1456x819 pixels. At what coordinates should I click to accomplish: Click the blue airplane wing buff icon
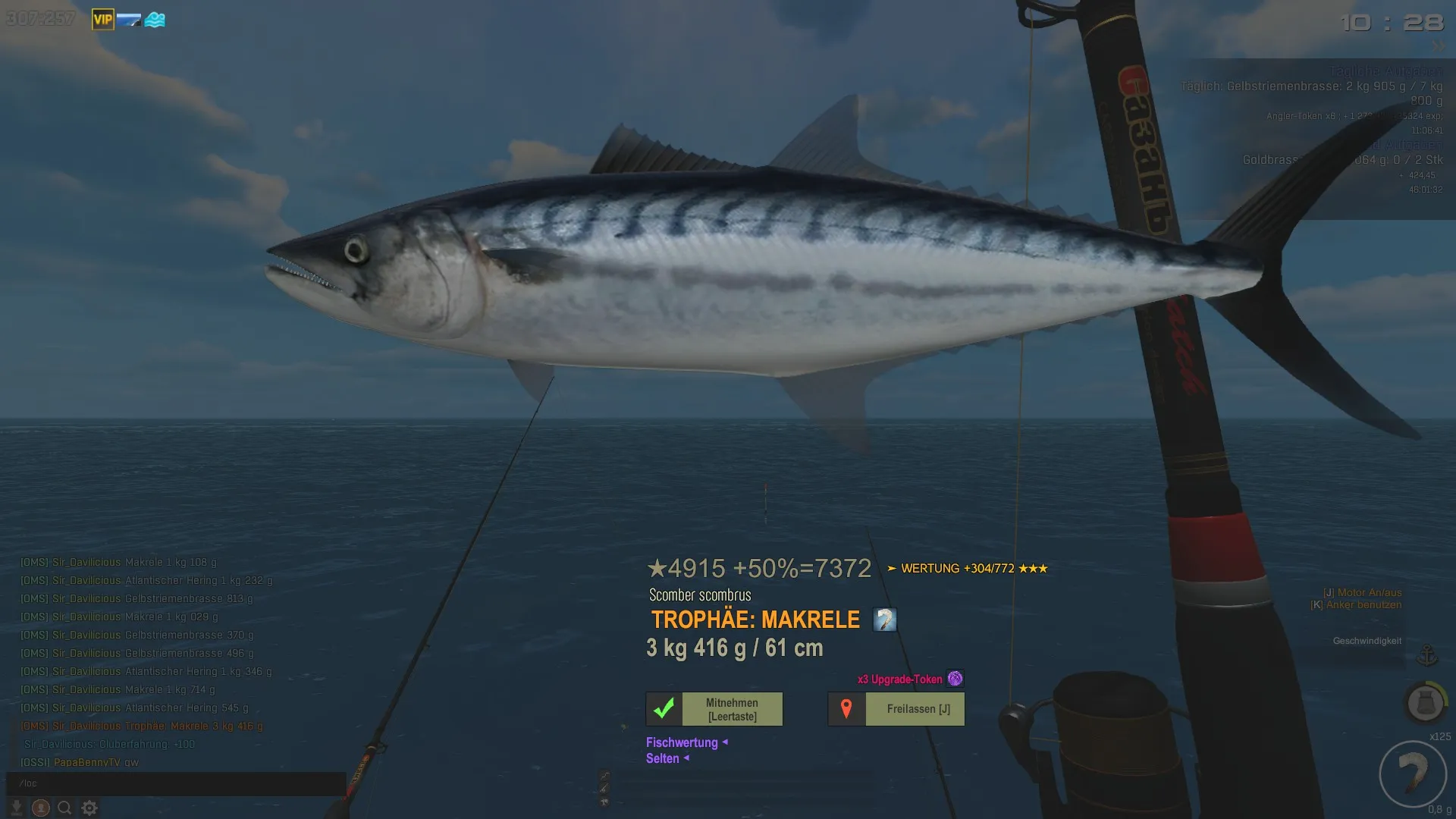[x=128, y=20]
